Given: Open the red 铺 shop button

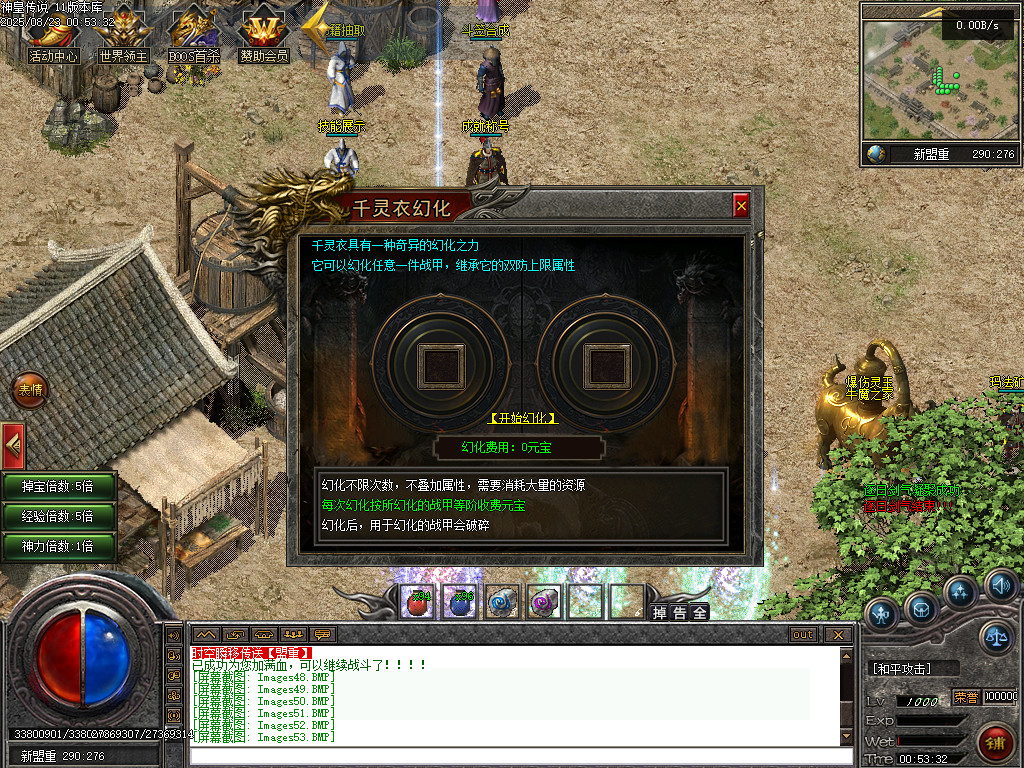Looking at the screenshot, I should click(x=995, y=742).
